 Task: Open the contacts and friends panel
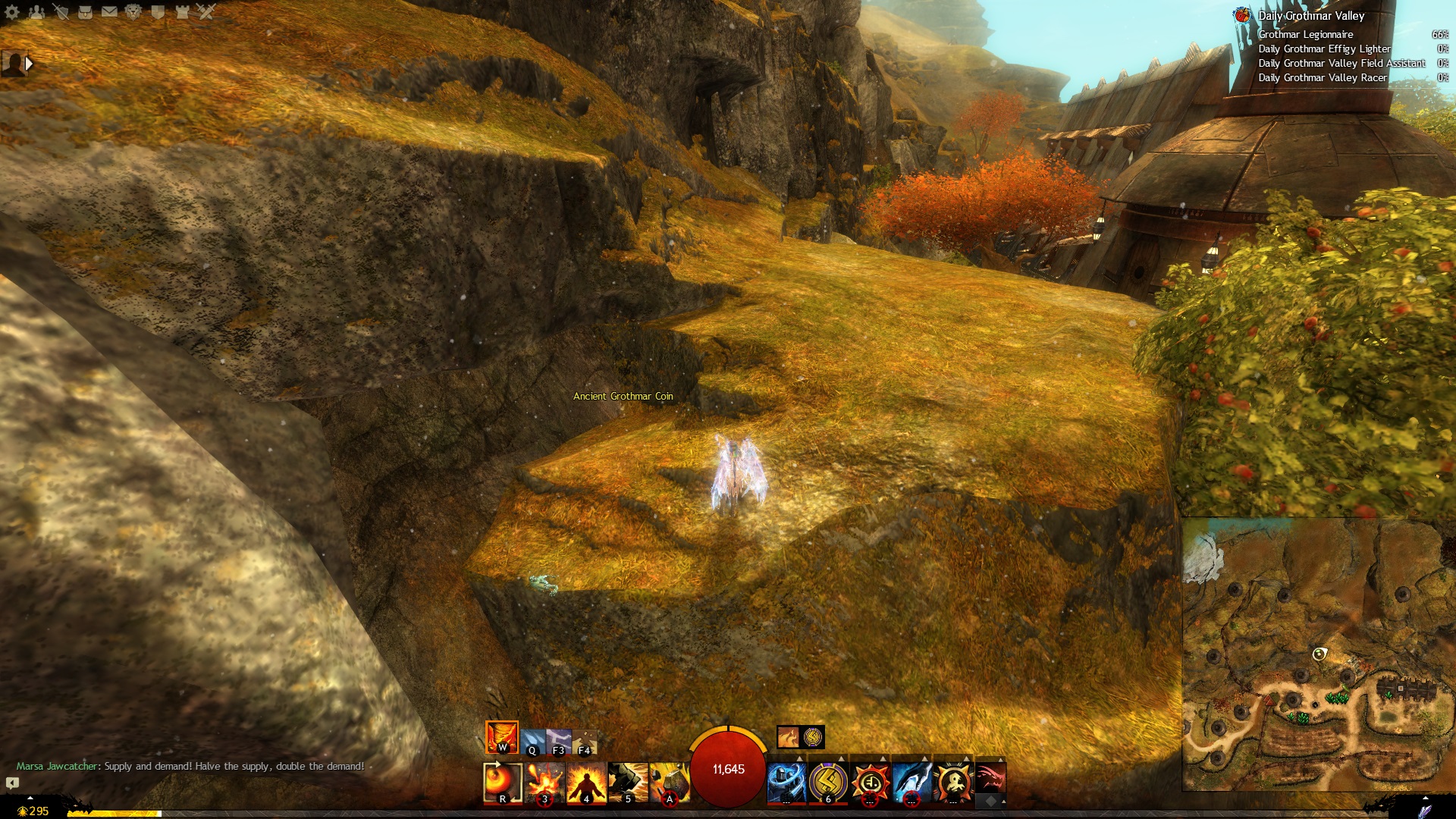(x=36, y=12)
